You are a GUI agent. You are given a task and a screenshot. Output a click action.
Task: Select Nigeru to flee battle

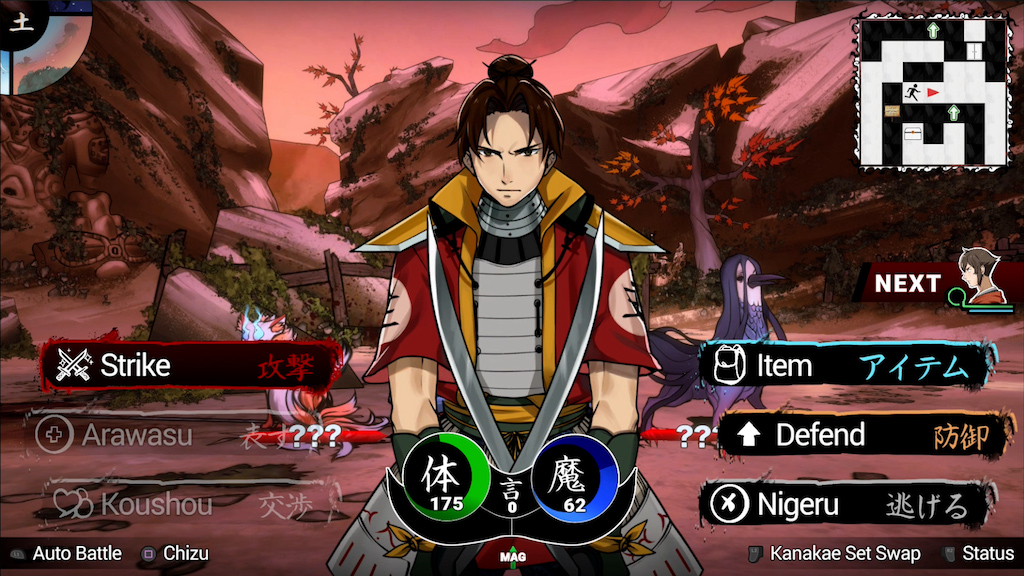pyautogui.click(x=850, y=504)
